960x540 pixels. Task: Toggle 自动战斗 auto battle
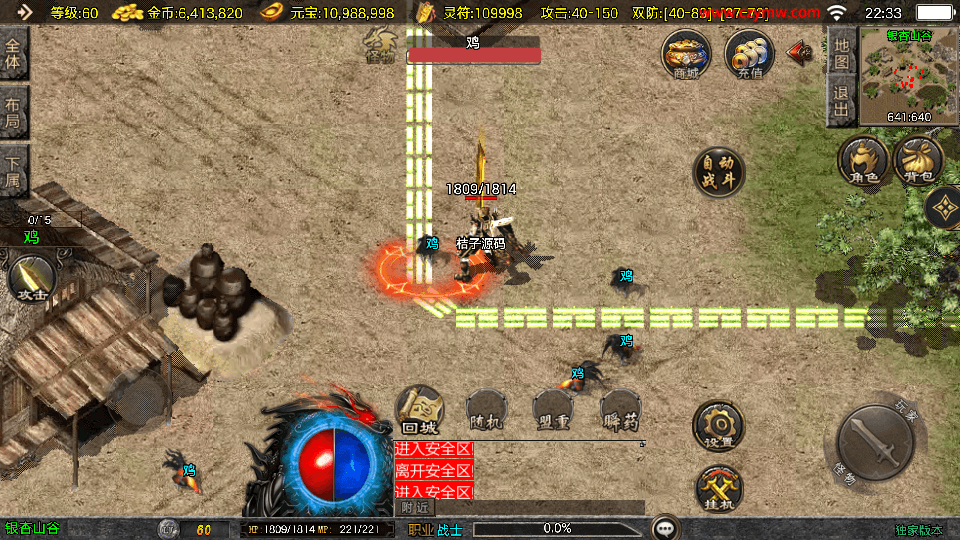719,172
